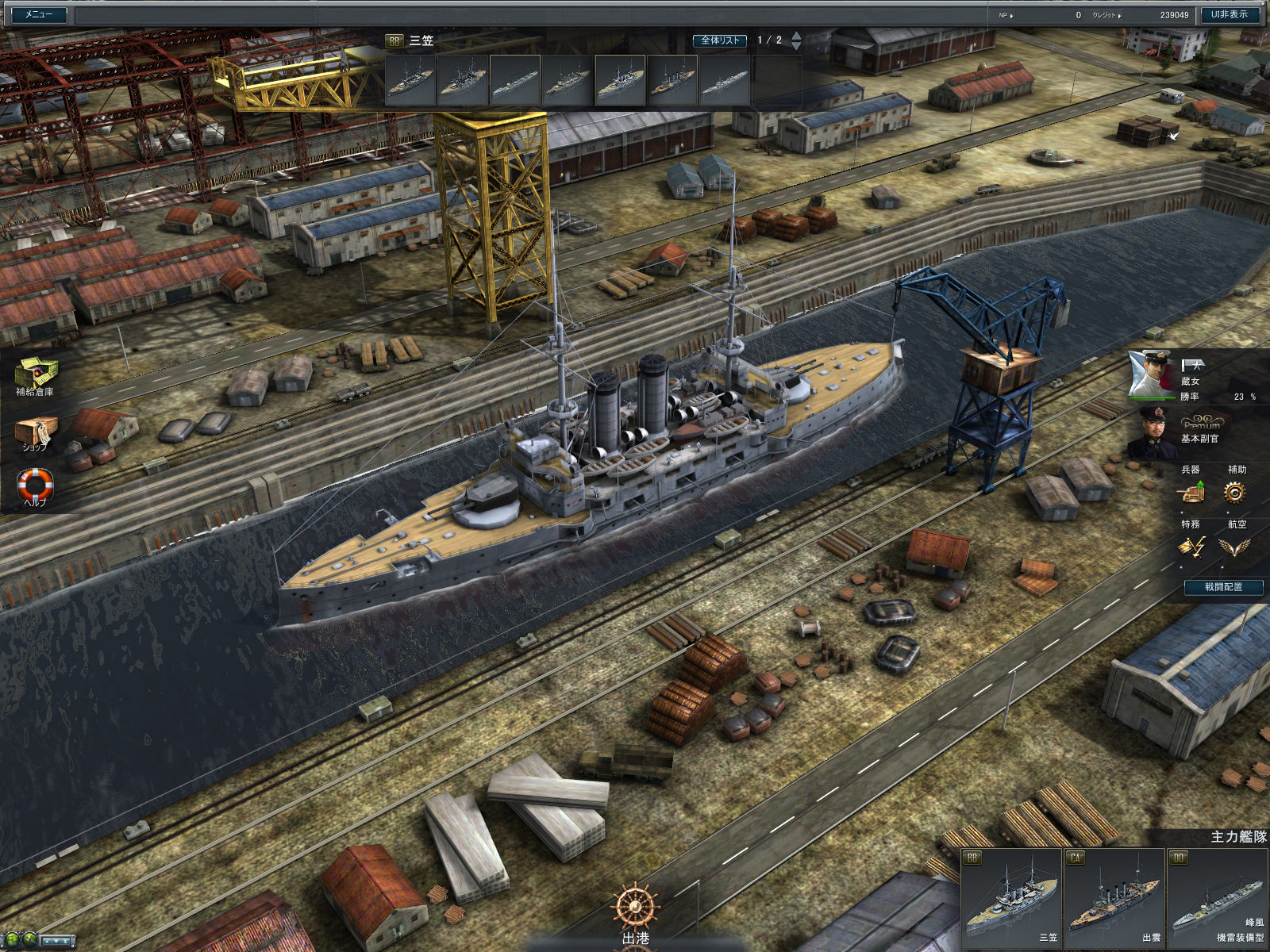Open the ショップ shop crate icon
1270x952 pixels.
tap(35, 433)
